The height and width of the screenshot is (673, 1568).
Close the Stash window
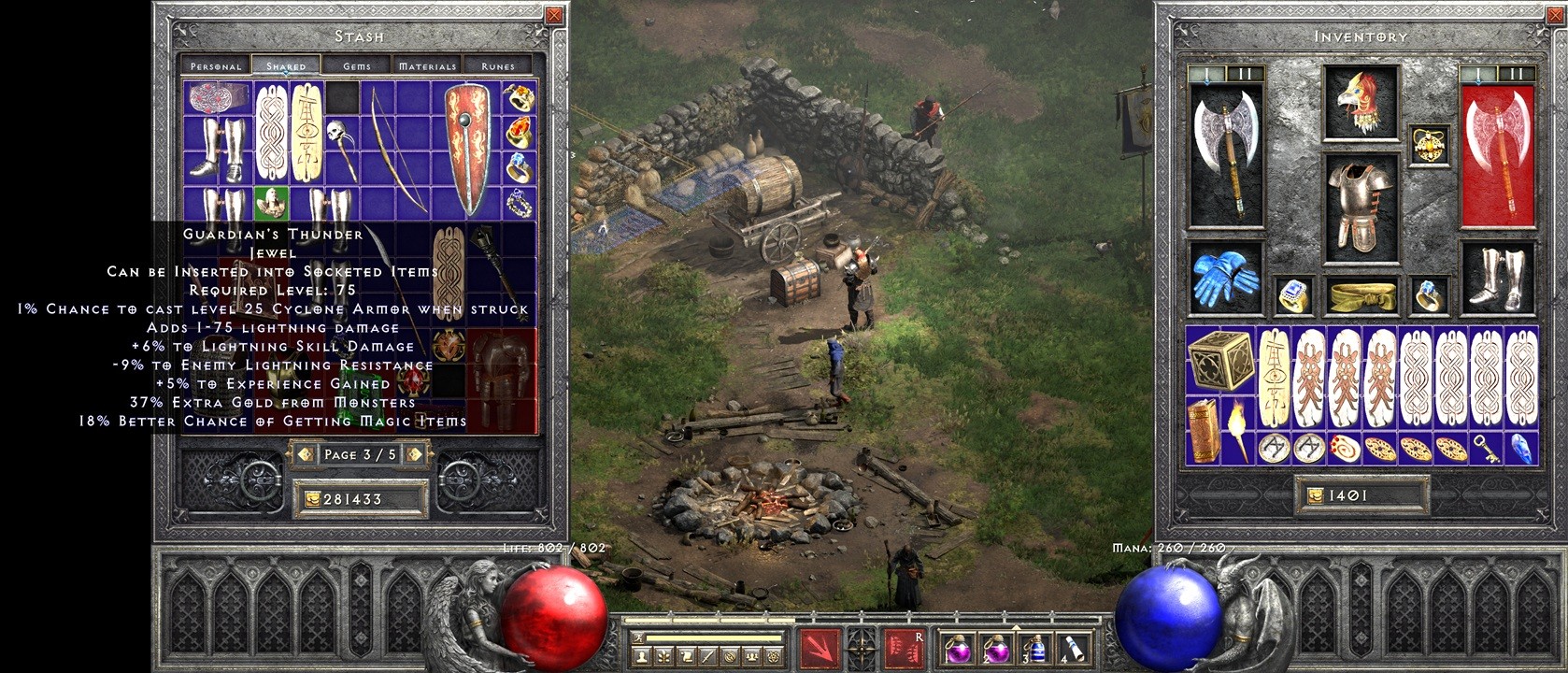tap(554, 15)
